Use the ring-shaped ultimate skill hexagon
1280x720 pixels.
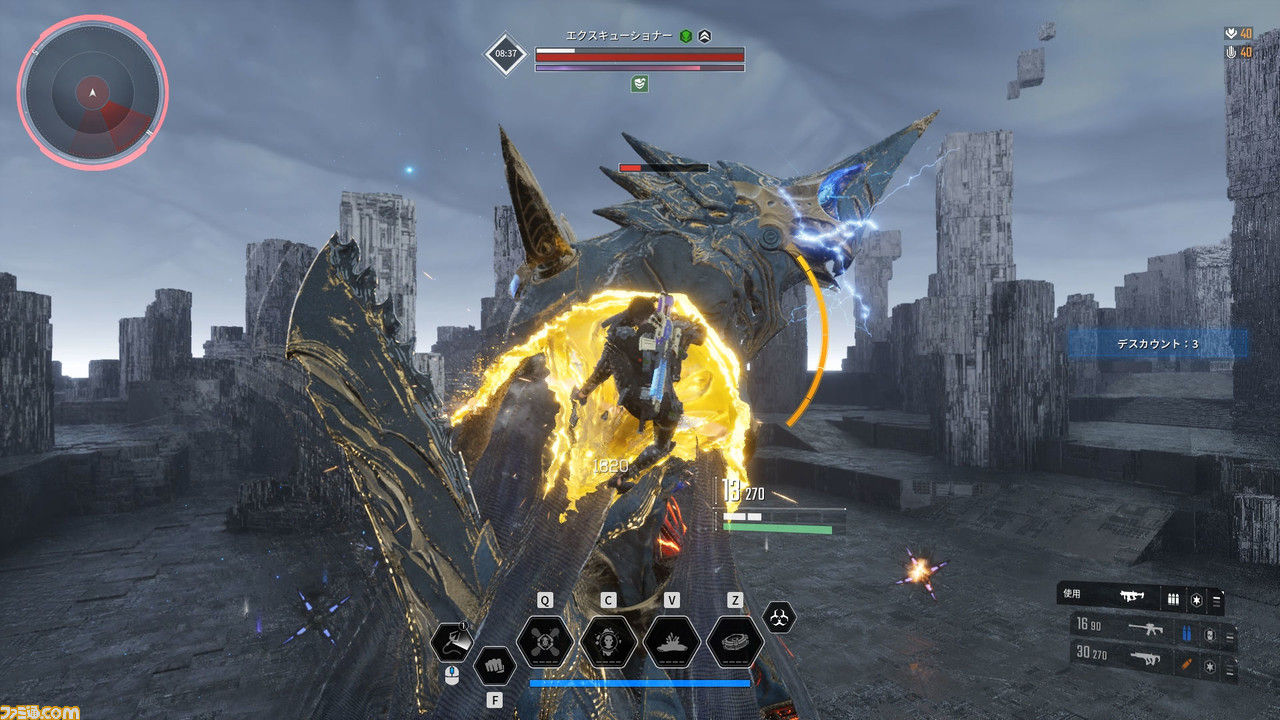point(735,642)
